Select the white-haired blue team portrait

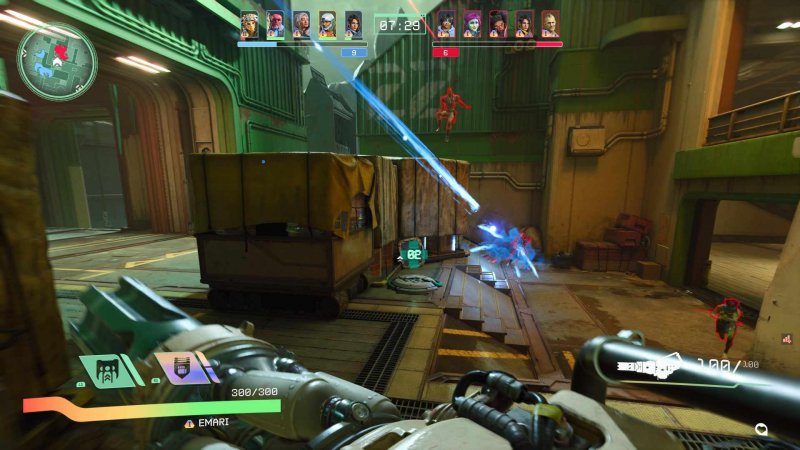tap(301, 24)
